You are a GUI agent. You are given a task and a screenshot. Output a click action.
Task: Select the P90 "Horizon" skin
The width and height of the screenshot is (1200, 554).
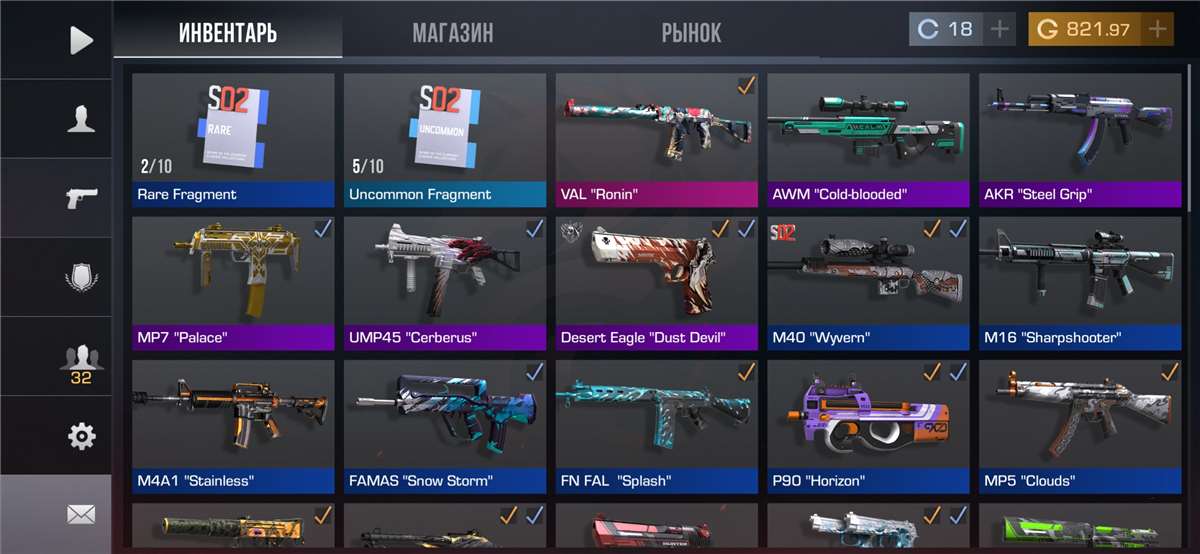[x=868, y=427]
